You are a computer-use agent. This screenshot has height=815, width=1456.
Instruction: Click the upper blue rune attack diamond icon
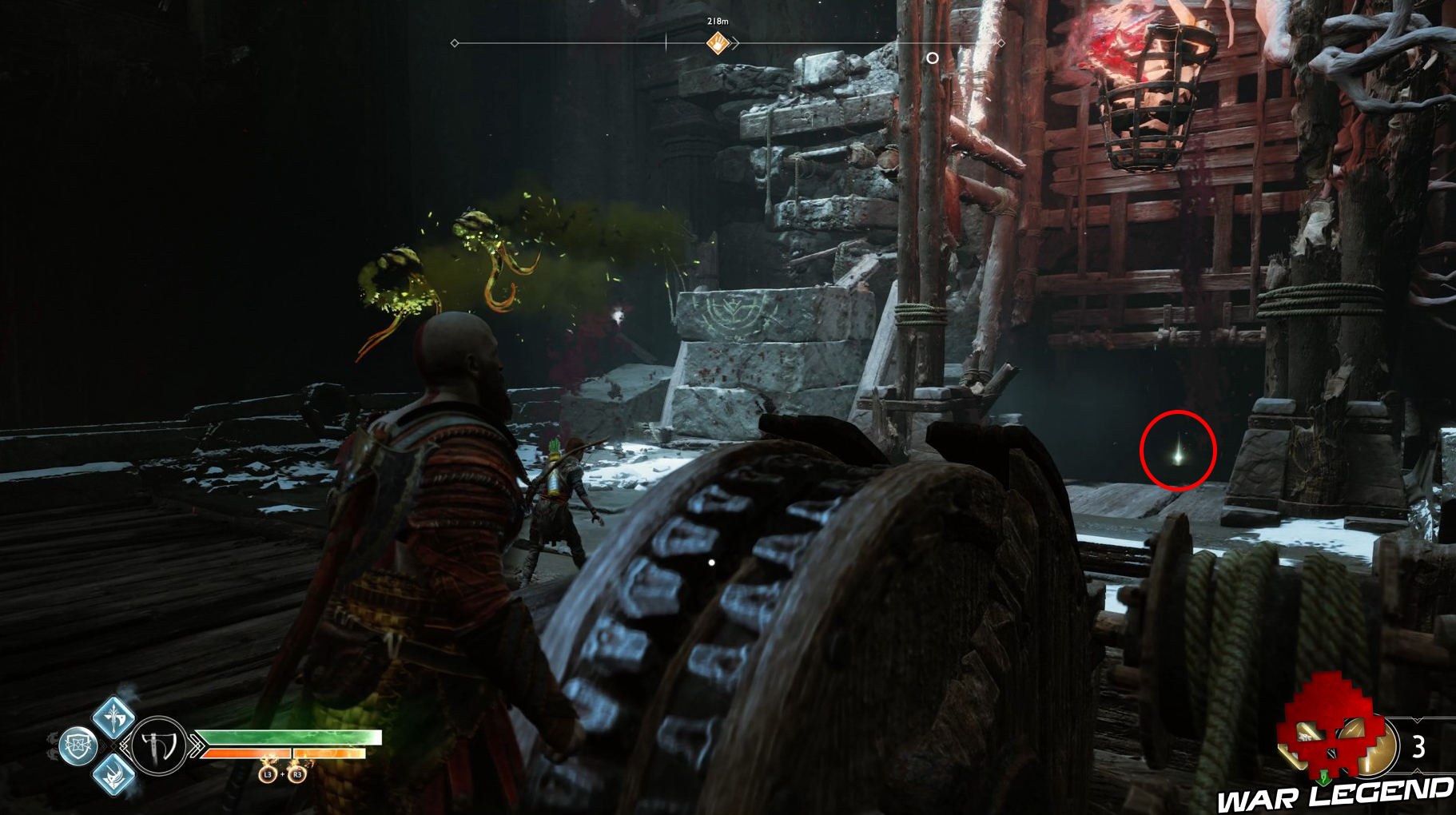coord(113,718)
